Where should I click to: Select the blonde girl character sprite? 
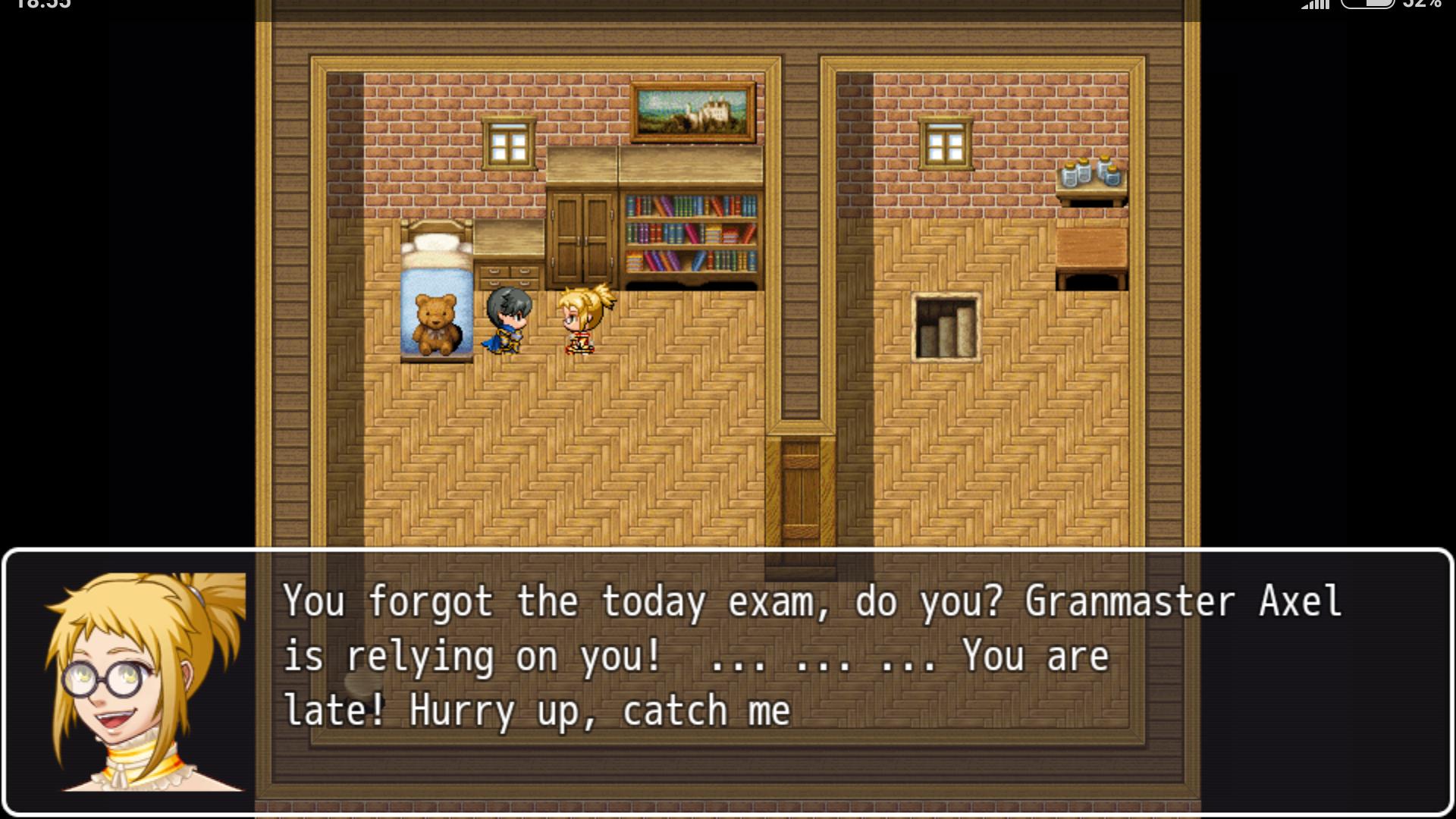tap(581, 322)
